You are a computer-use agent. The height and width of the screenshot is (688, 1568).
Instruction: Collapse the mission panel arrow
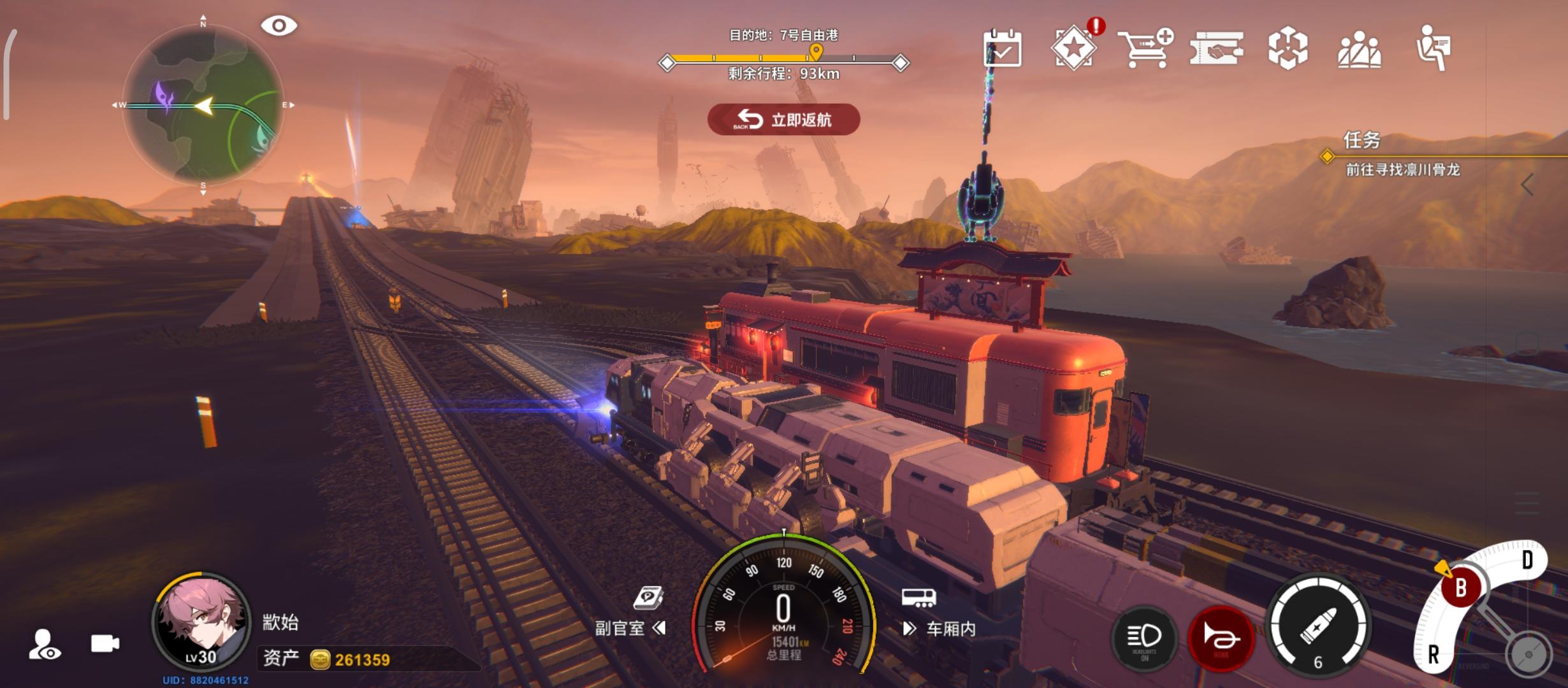[x=1527, y=185]
